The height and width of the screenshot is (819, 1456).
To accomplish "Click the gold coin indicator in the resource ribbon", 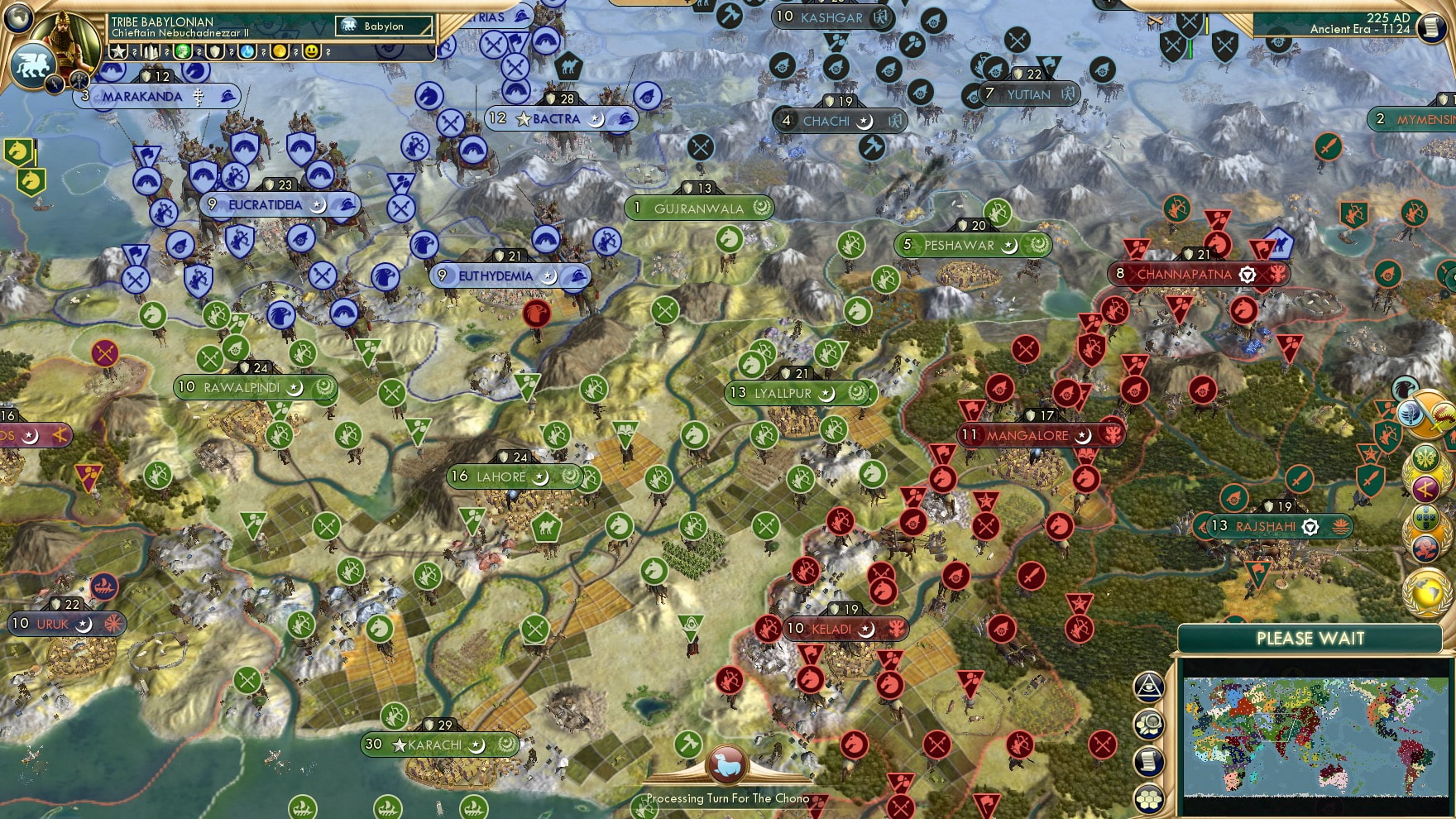I will [280, 51].
